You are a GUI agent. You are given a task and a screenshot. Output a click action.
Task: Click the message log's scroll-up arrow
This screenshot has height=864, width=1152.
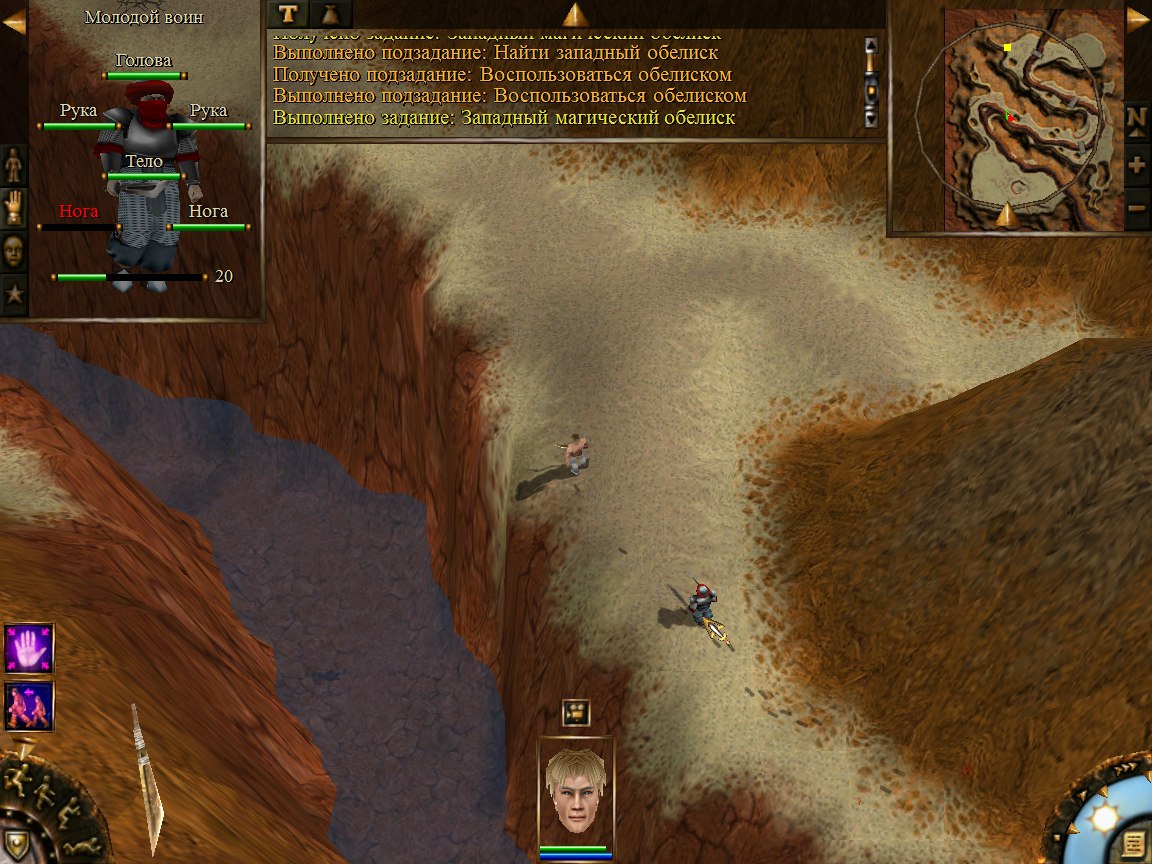point(871,45)
